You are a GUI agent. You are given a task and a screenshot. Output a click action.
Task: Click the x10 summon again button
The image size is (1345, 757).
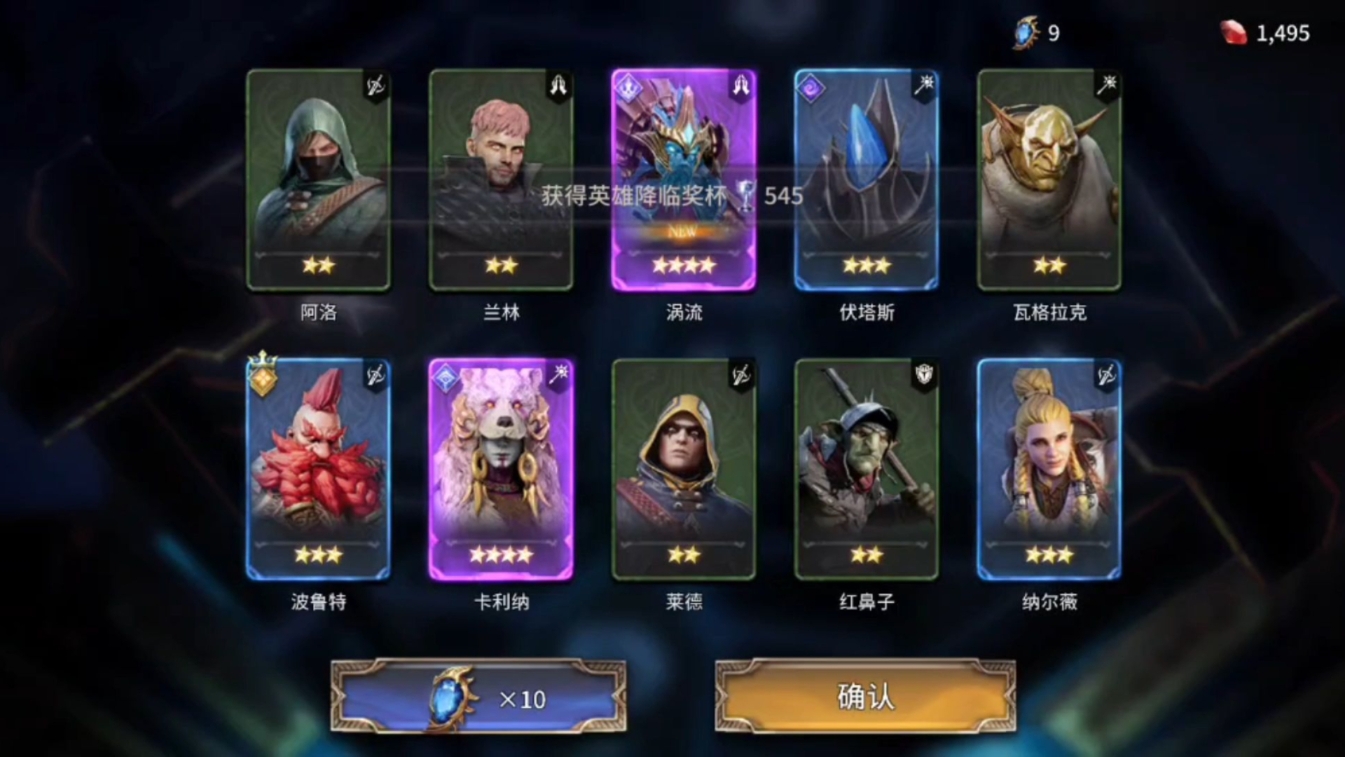point(478,697)
